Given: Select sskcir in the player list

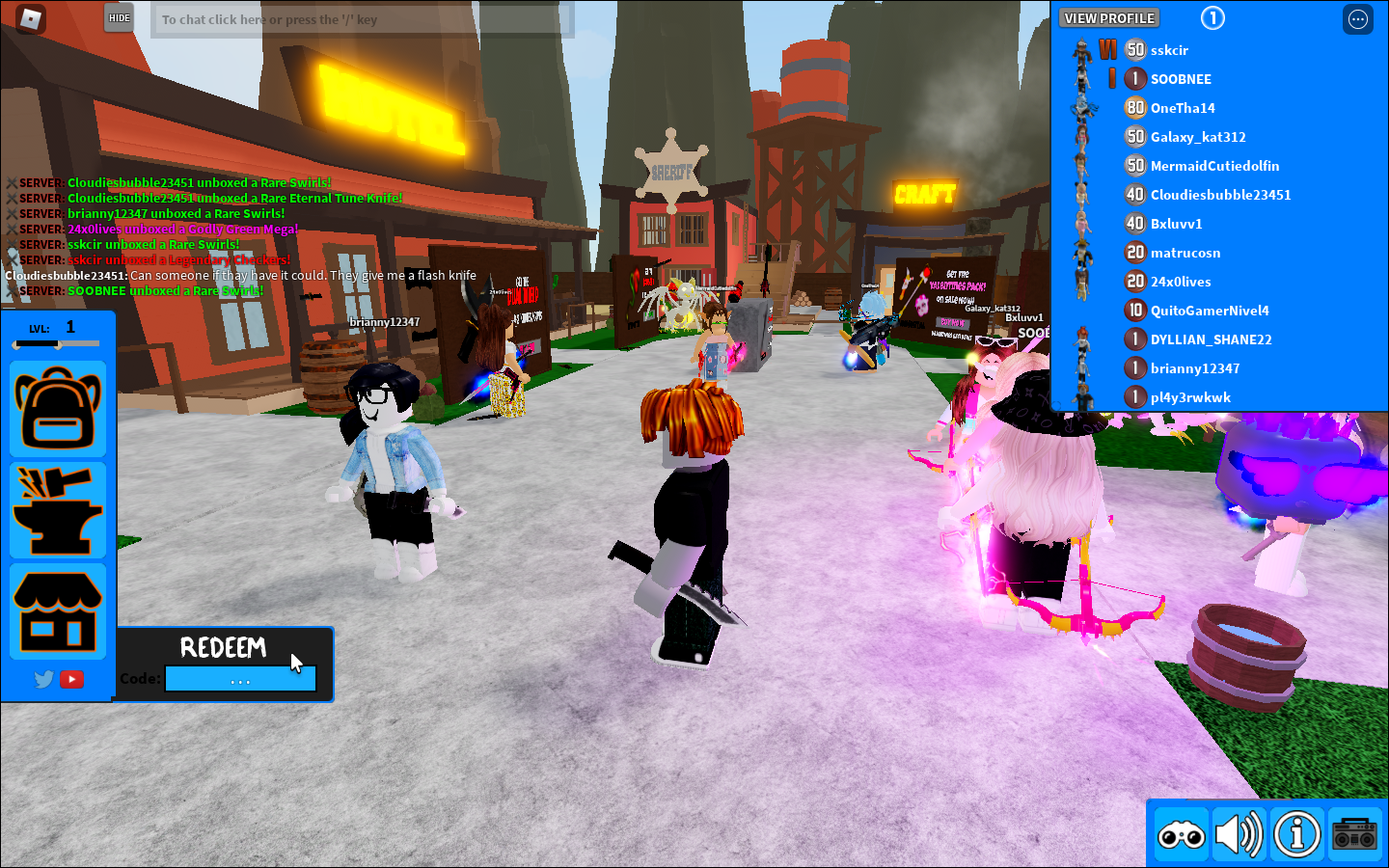Looking at the screenshot, I should click(1169, 50).
